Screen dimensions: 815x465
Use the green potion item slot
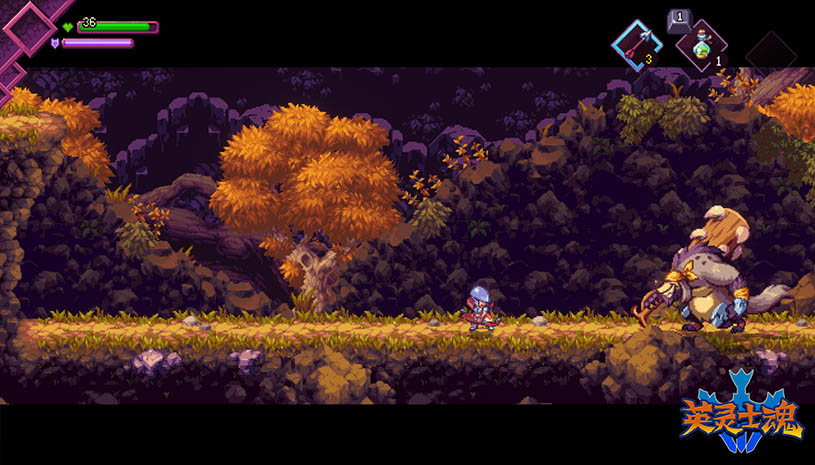[x=701, y=46]
